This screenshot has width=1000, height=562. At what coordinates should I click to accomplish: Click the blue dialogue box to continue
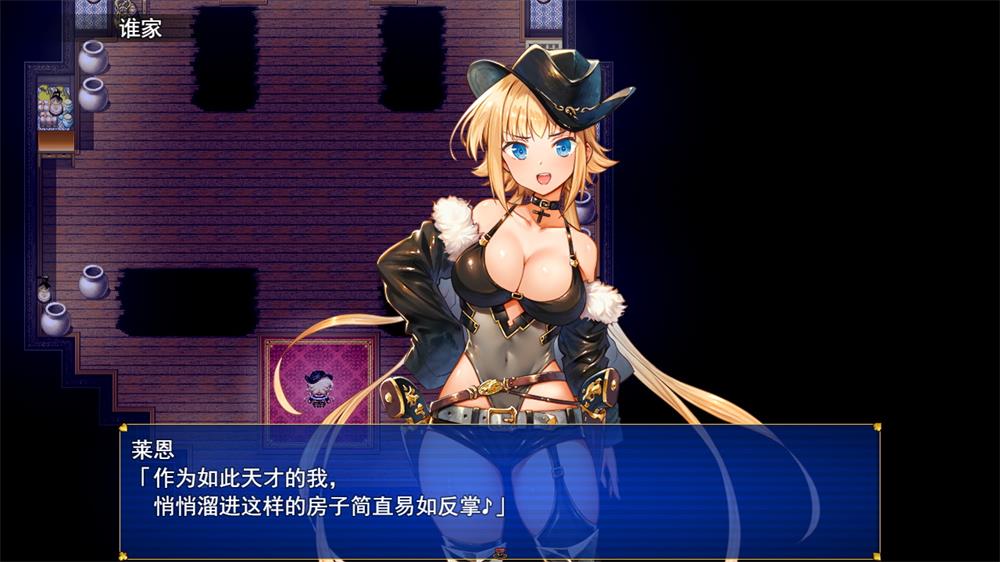tap(498, 490)
